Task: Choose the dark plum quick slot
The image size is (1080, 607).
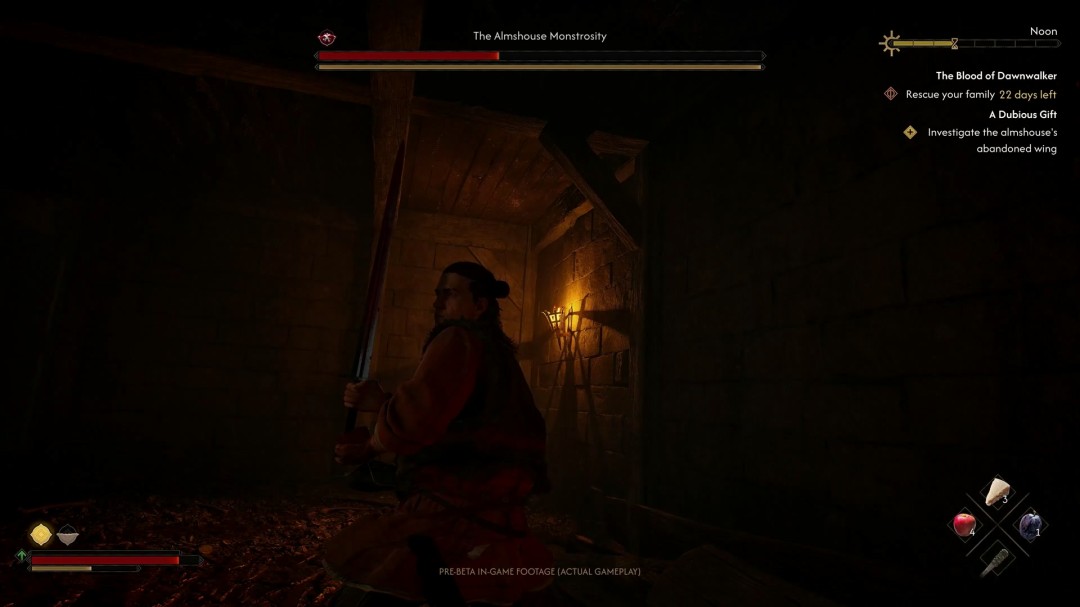Action: 1030,523
